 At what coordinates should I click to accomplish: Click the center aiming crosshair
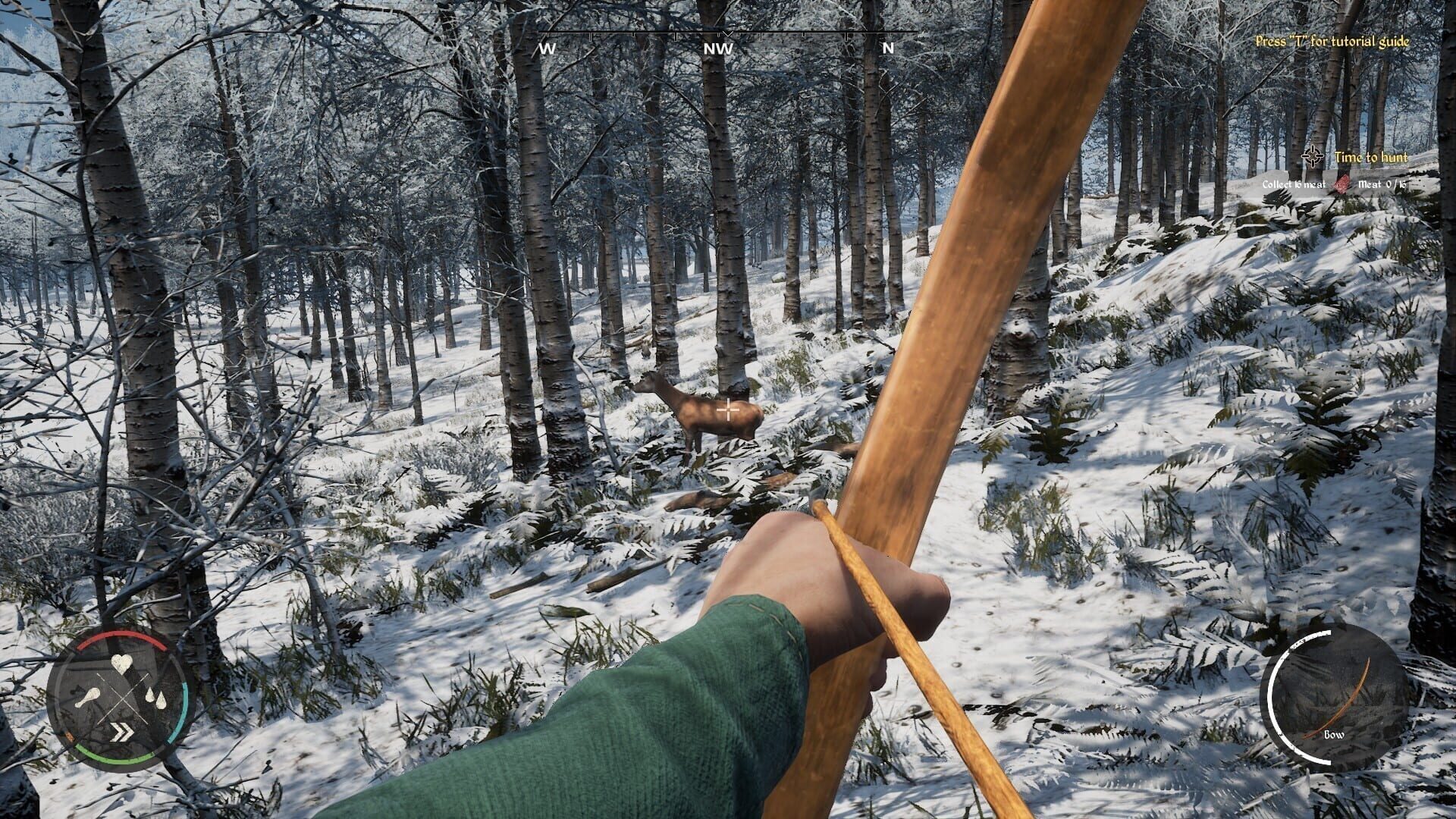click(x=726, y=409)
